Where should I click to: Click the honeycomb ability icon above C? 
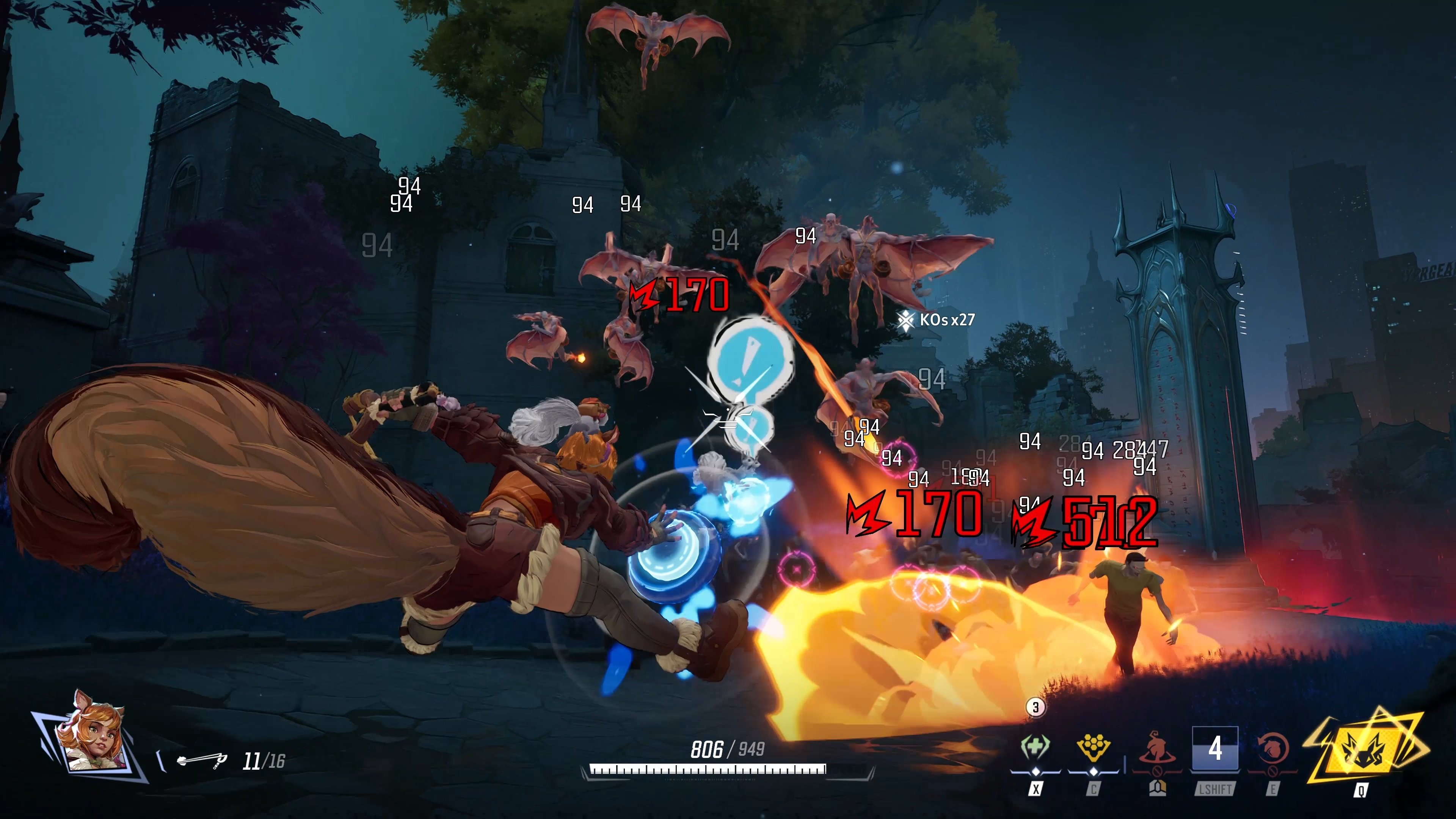pyautogui.click(x=1094, y=745)
